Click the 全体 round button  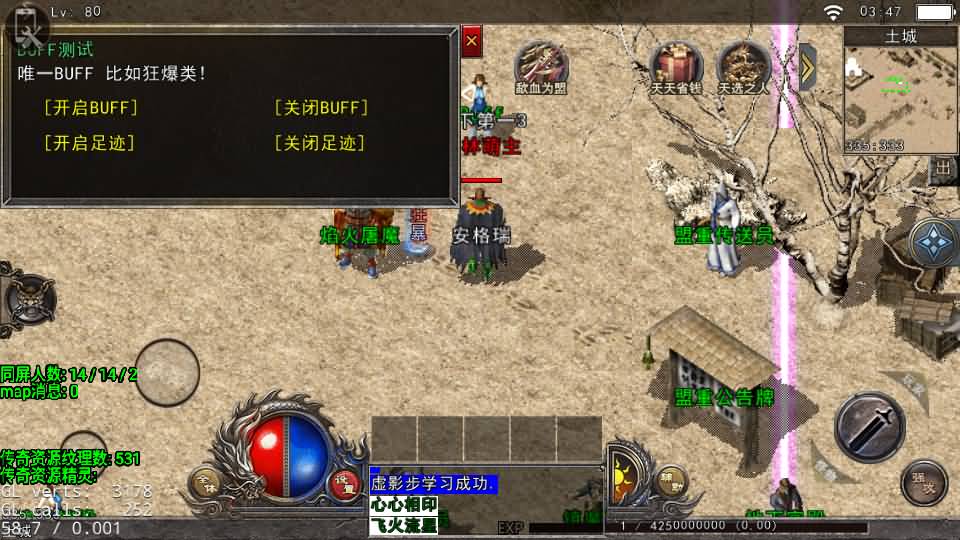point(206,483)
